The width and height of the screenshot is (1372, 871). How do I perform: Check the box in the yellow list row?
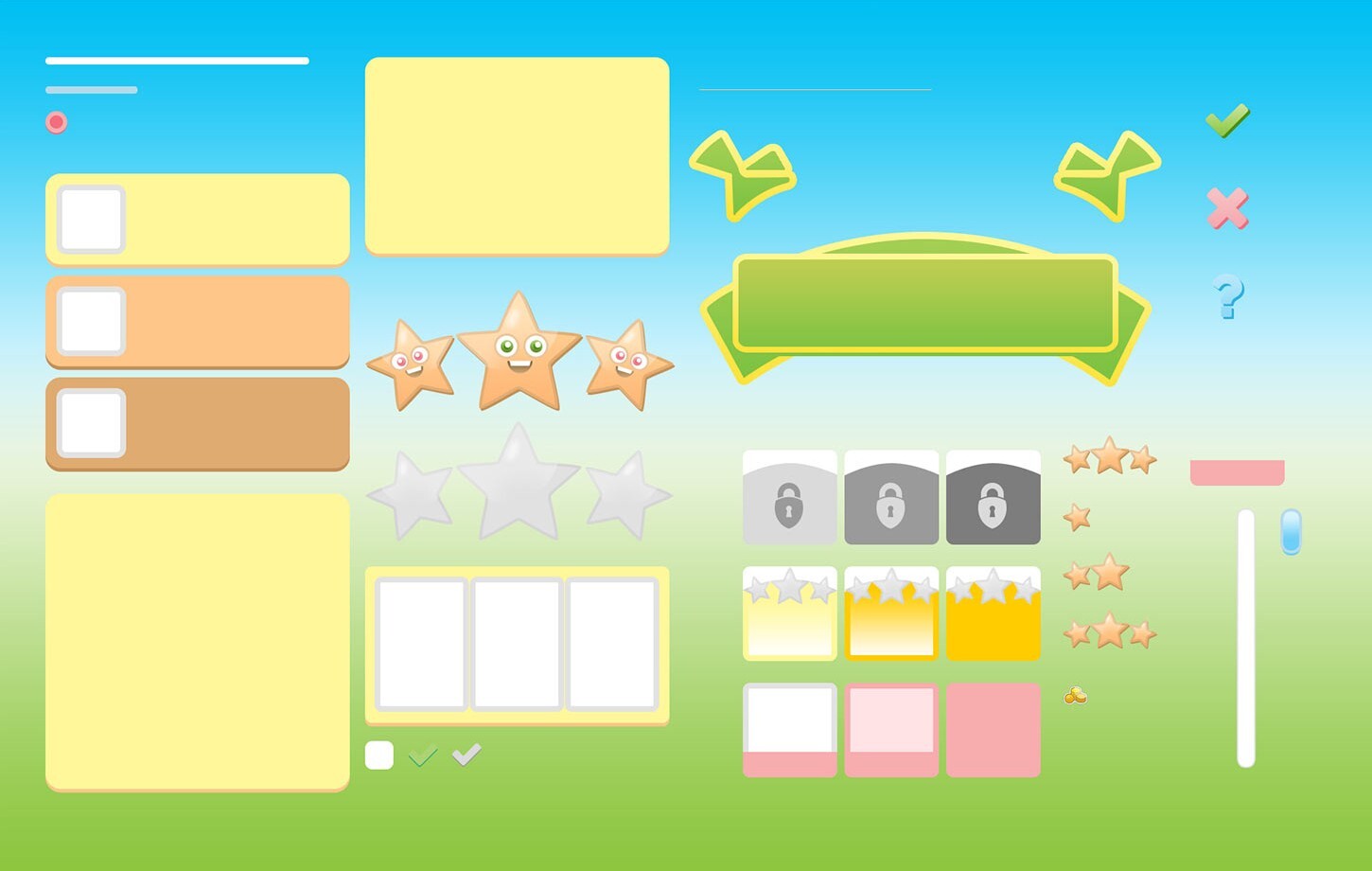[90, 219]
